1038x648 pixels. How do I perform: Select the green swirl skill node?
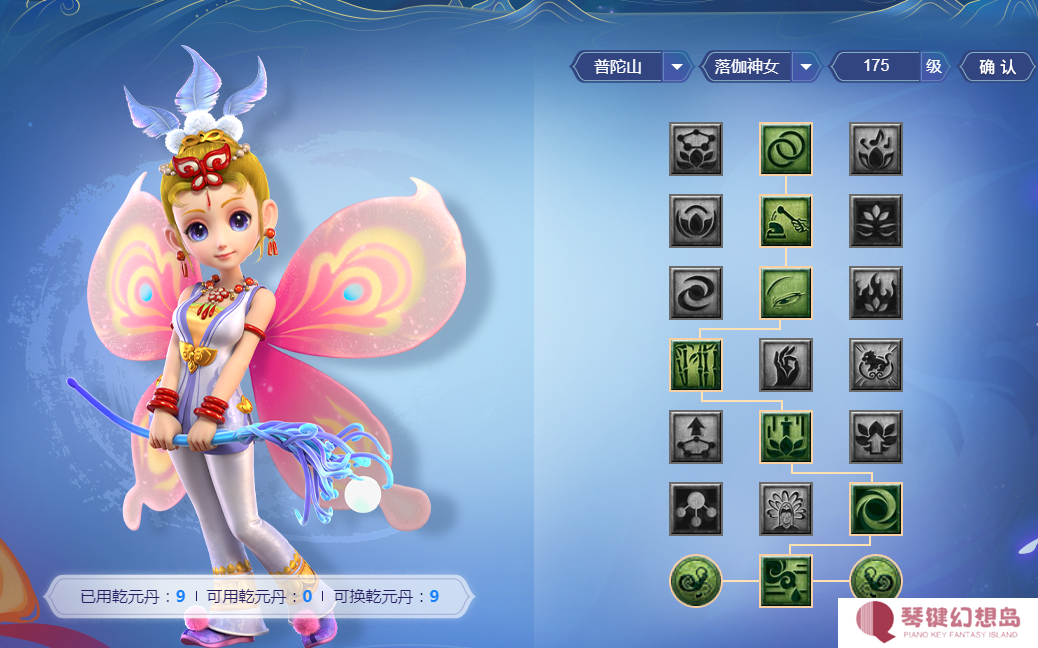[876, 509]
